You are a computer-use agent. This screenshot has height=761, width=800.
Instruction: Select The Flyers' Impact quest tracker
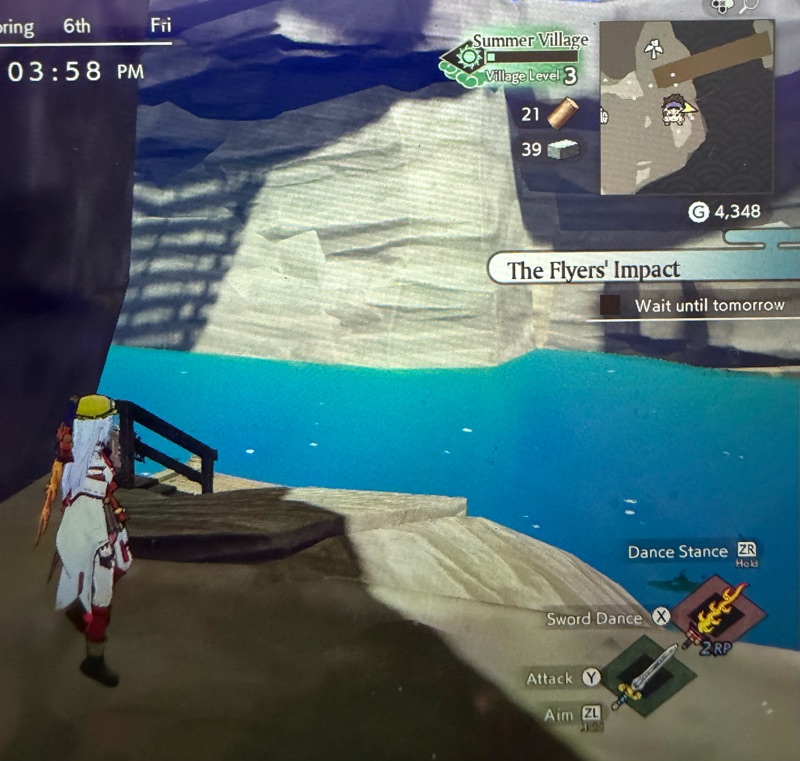pyautogui.click(x=594, y=269)
